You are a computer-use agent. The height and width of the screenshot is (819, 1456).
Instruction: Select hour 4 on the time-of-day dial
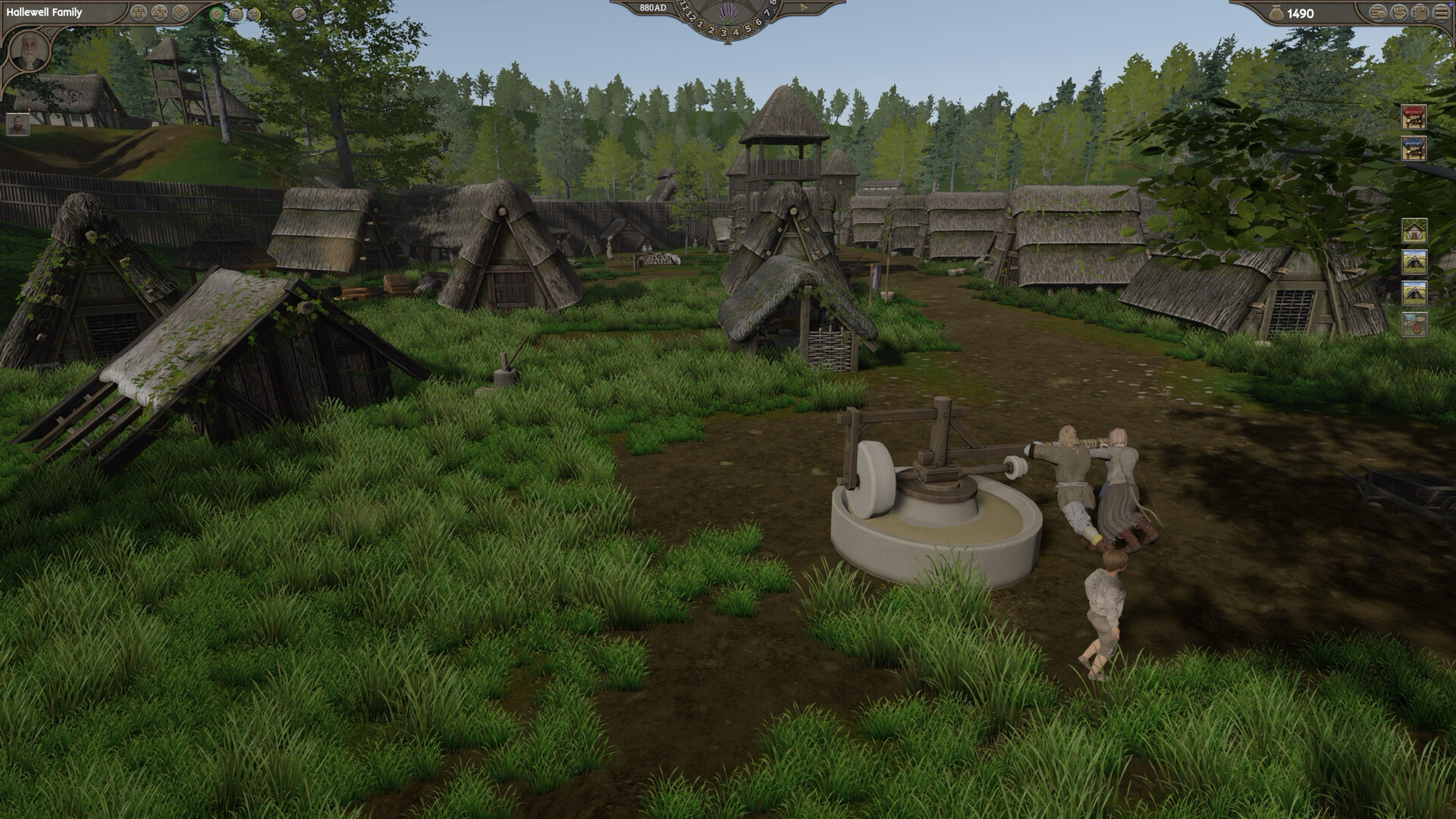[x=737, y=32]
